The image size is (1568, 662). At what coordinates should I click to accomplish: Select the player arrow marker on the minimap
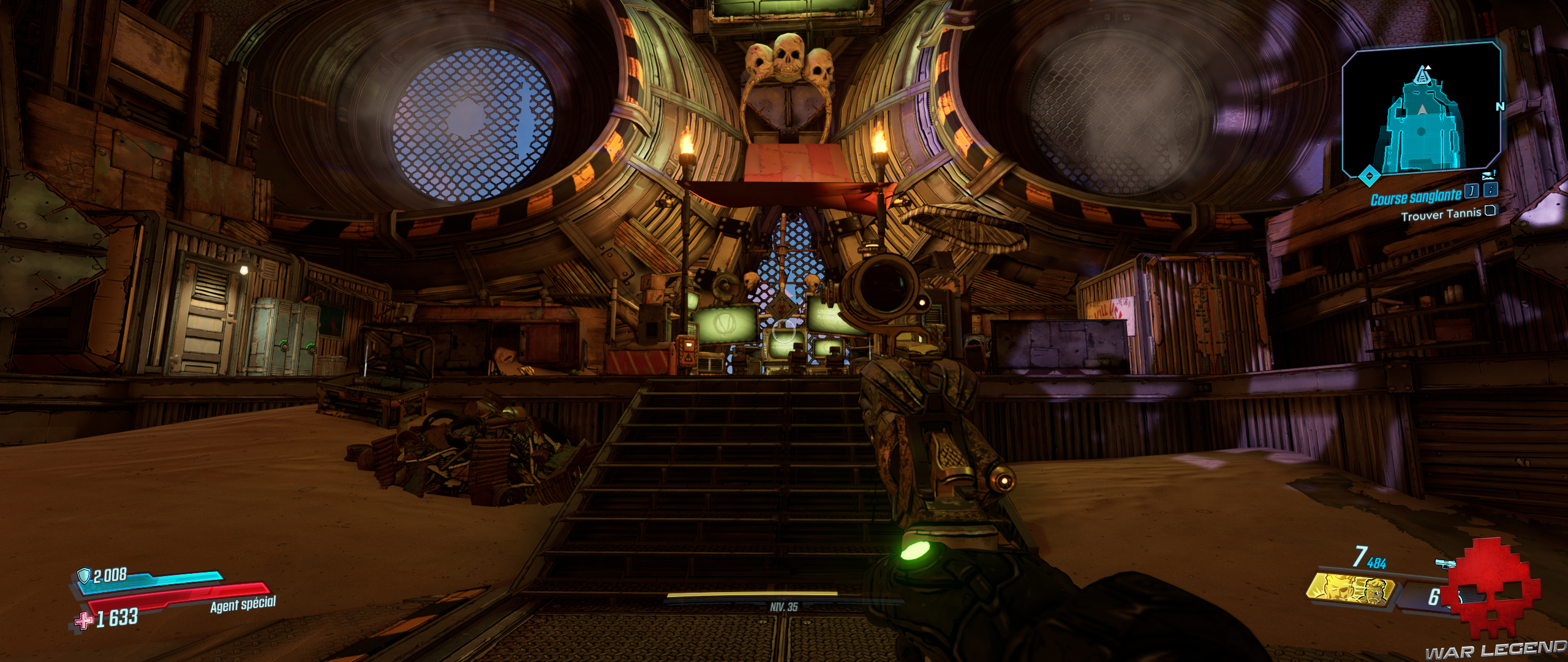(x=1422, y=109)
